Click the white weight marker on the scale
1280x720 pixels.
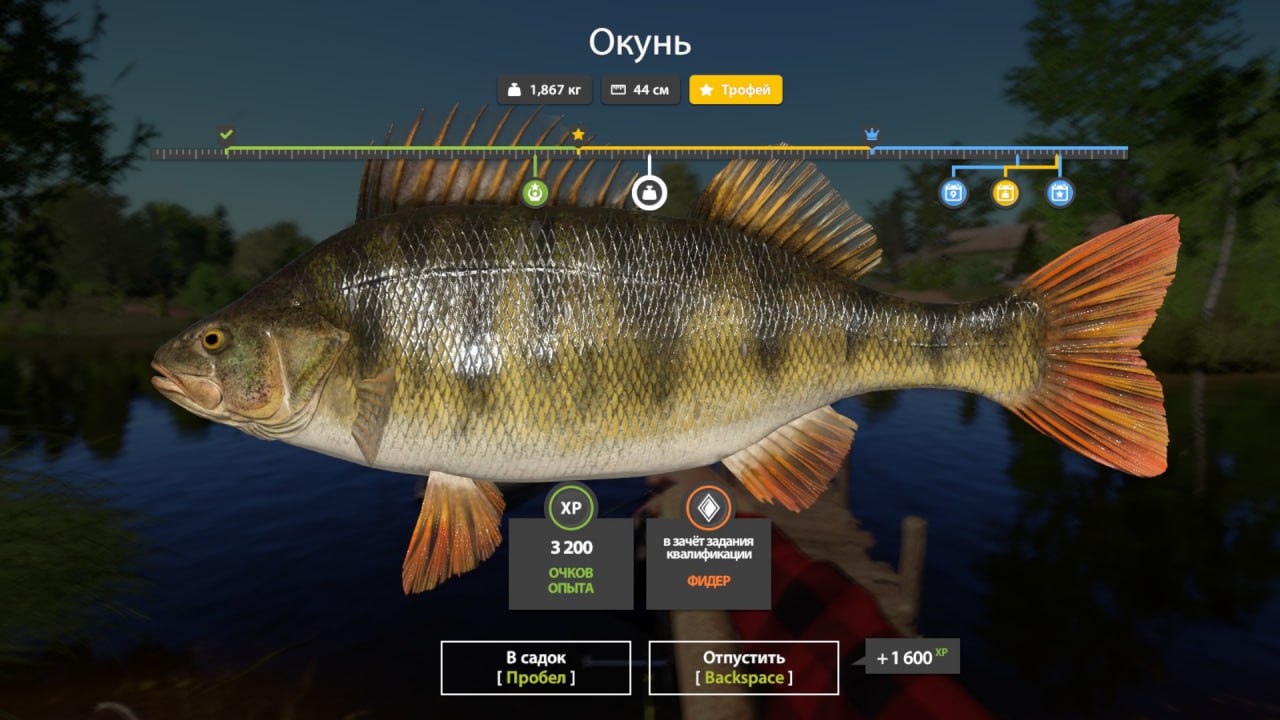click(649, 193)
